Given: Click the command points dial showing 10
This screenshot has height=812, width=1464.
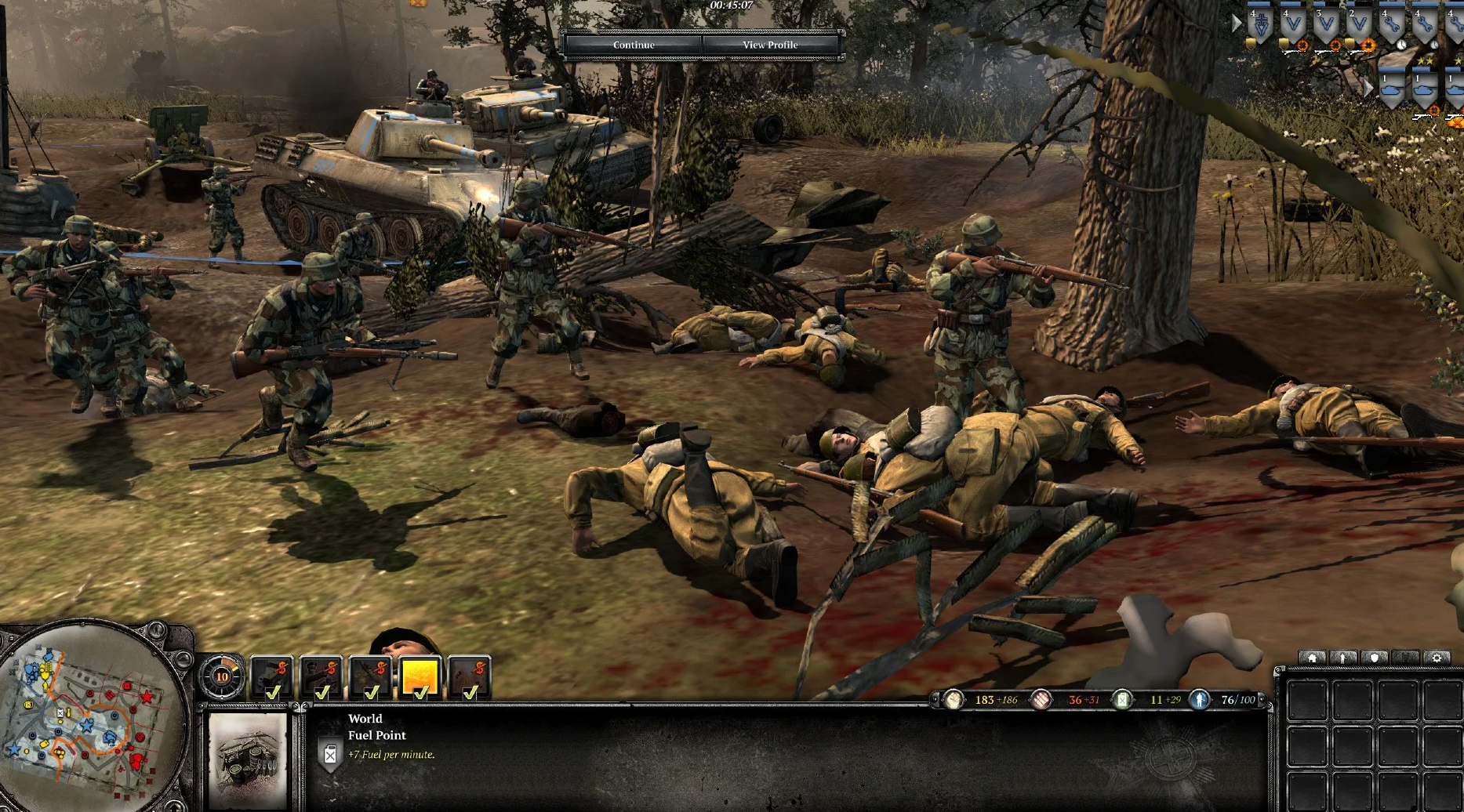Looking at the screenshot, I should point(221,676).
